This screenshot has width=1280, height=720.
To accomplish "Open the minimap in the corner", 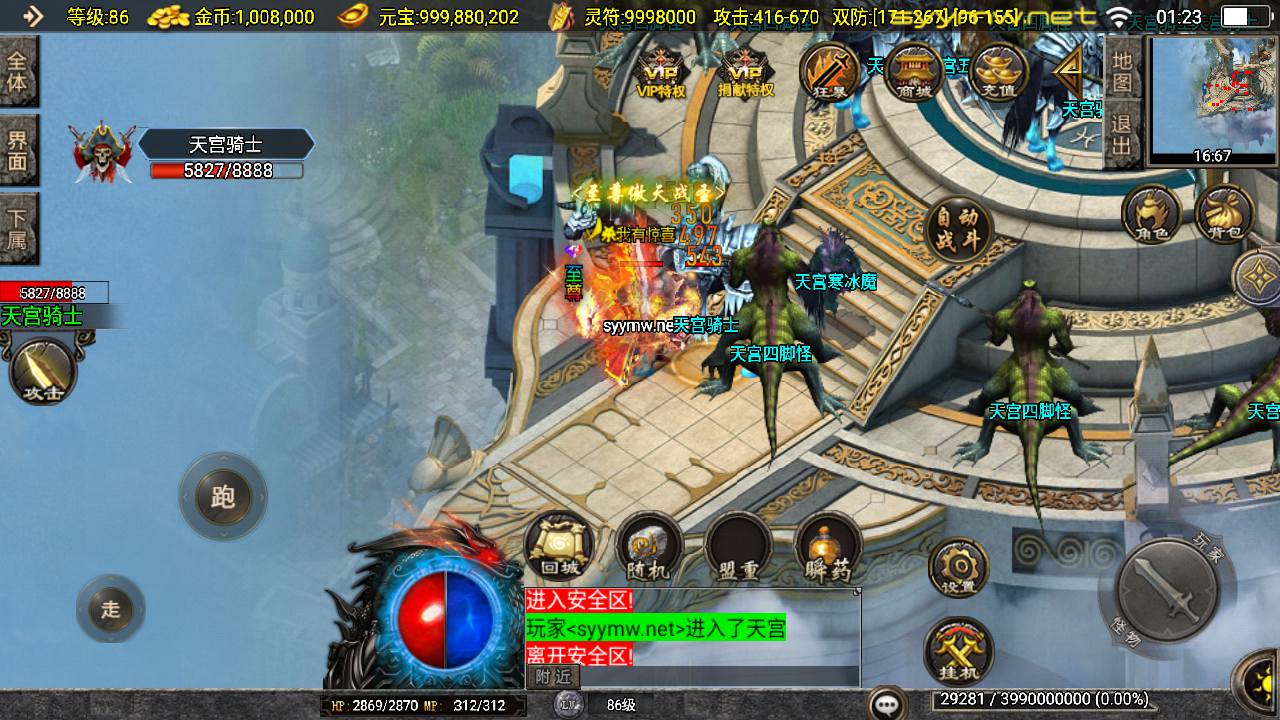I will pos(1212,95).
